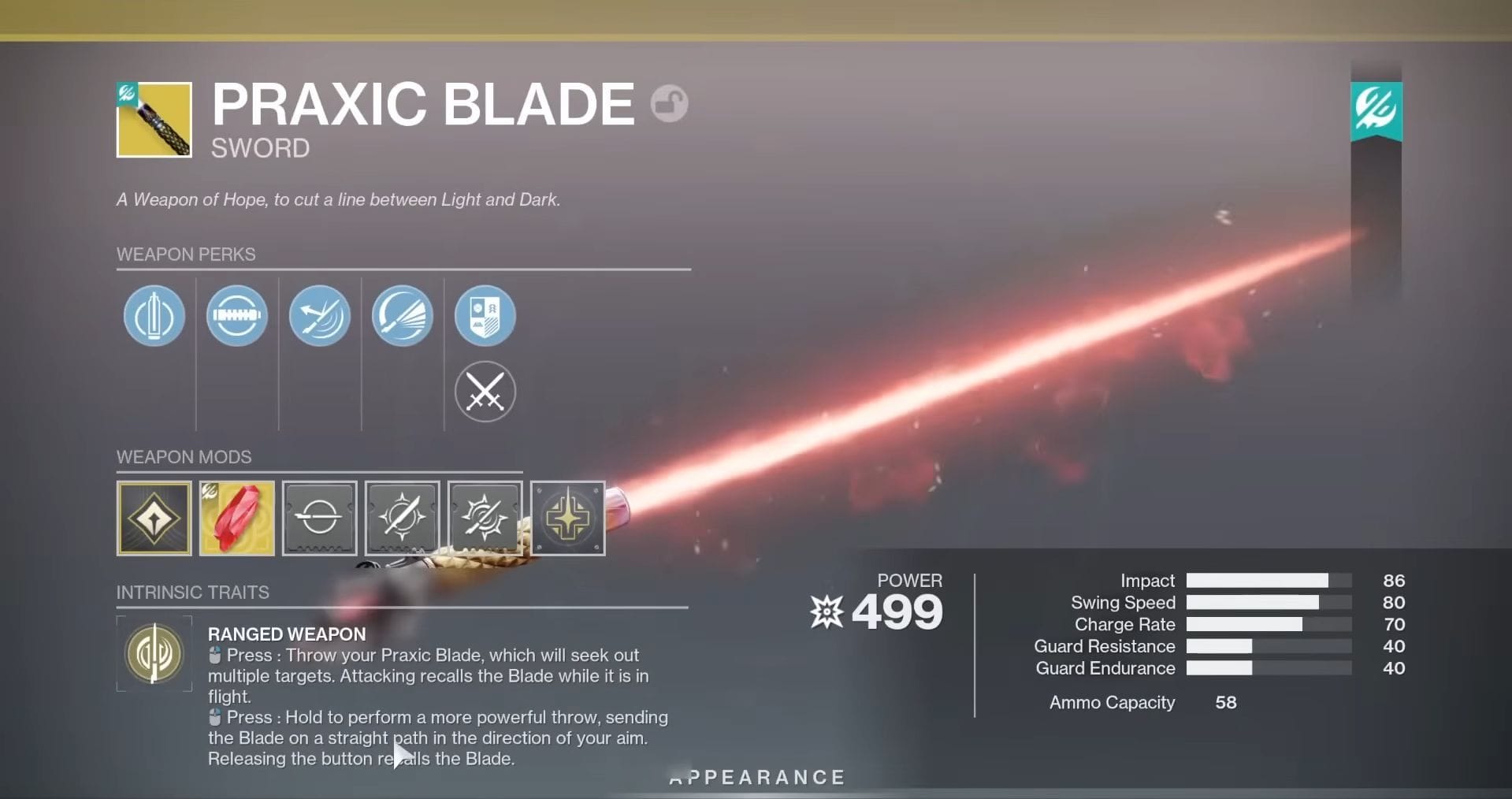
Task: Select the blade trajectory perk icon
Action: (x=320, y=315)
